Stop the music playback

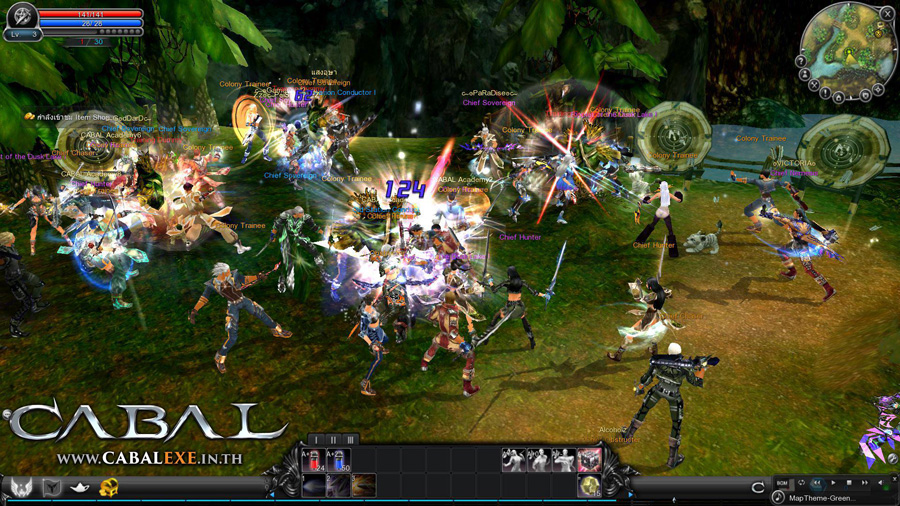pyautogui.click(x=849, y=483)
